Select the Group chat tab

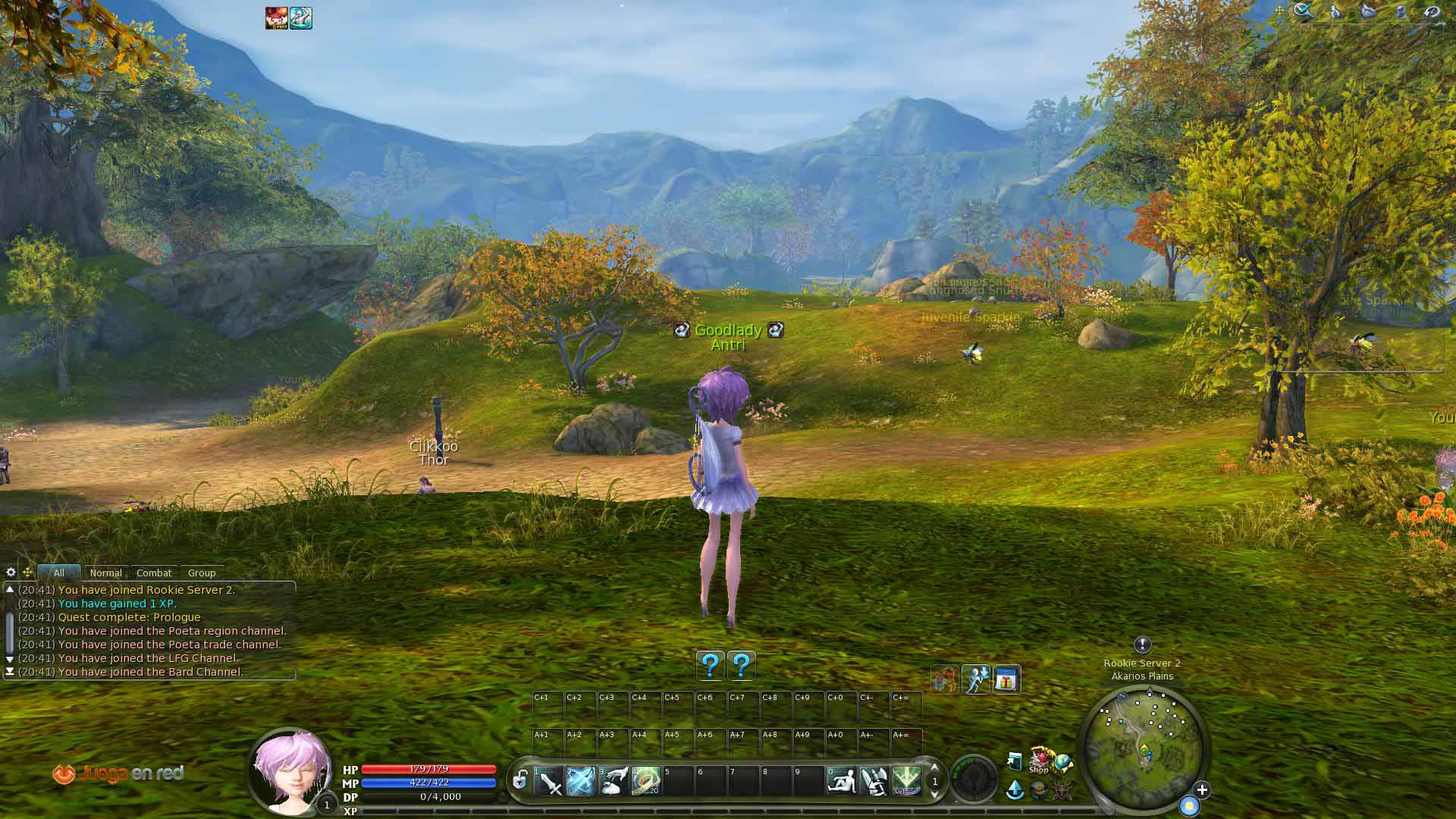tap(202, 573)
